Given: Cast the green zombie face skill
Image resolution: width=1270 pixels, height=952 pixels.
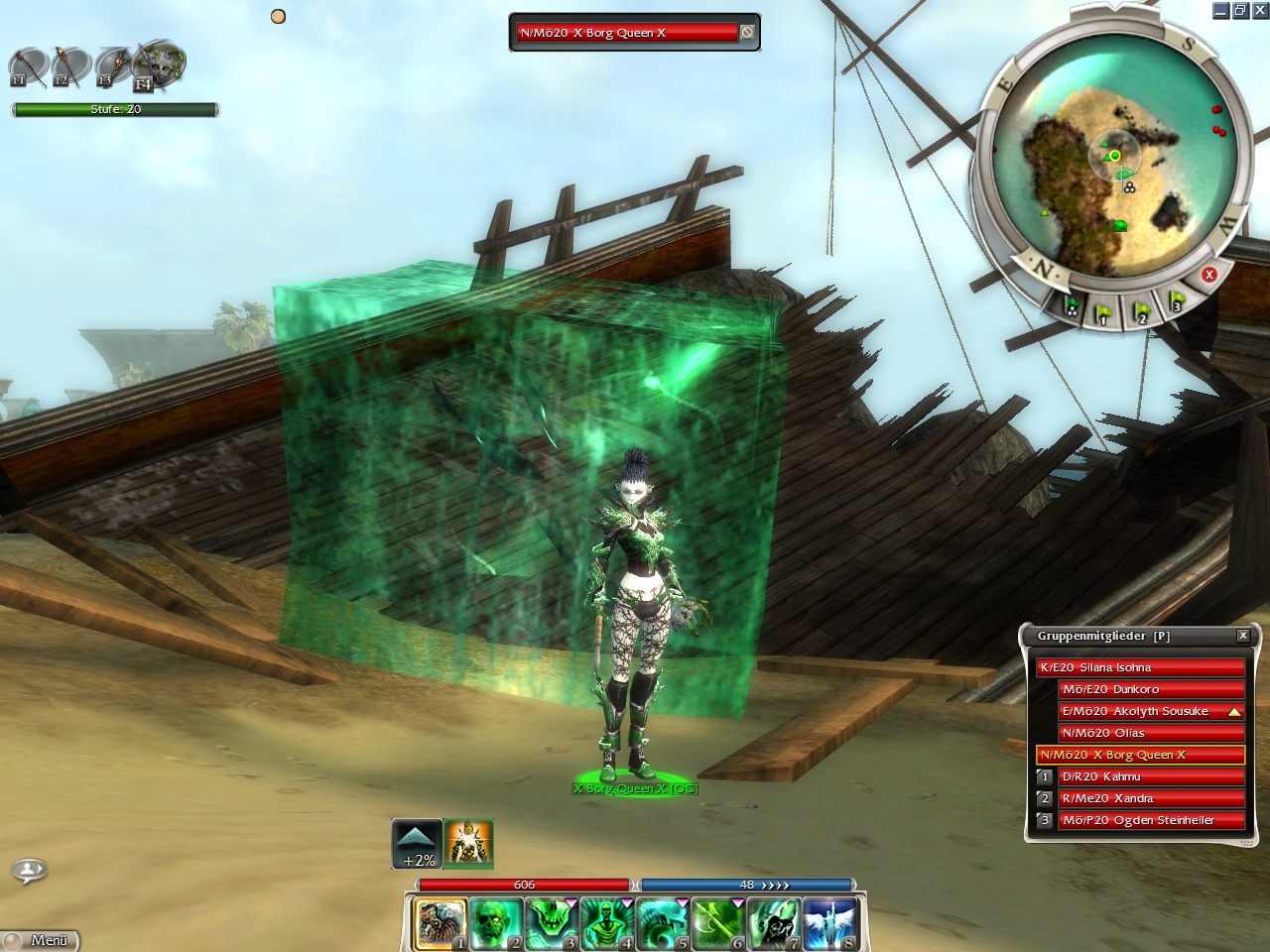Looking at the screenshot, I should [496, 923].
